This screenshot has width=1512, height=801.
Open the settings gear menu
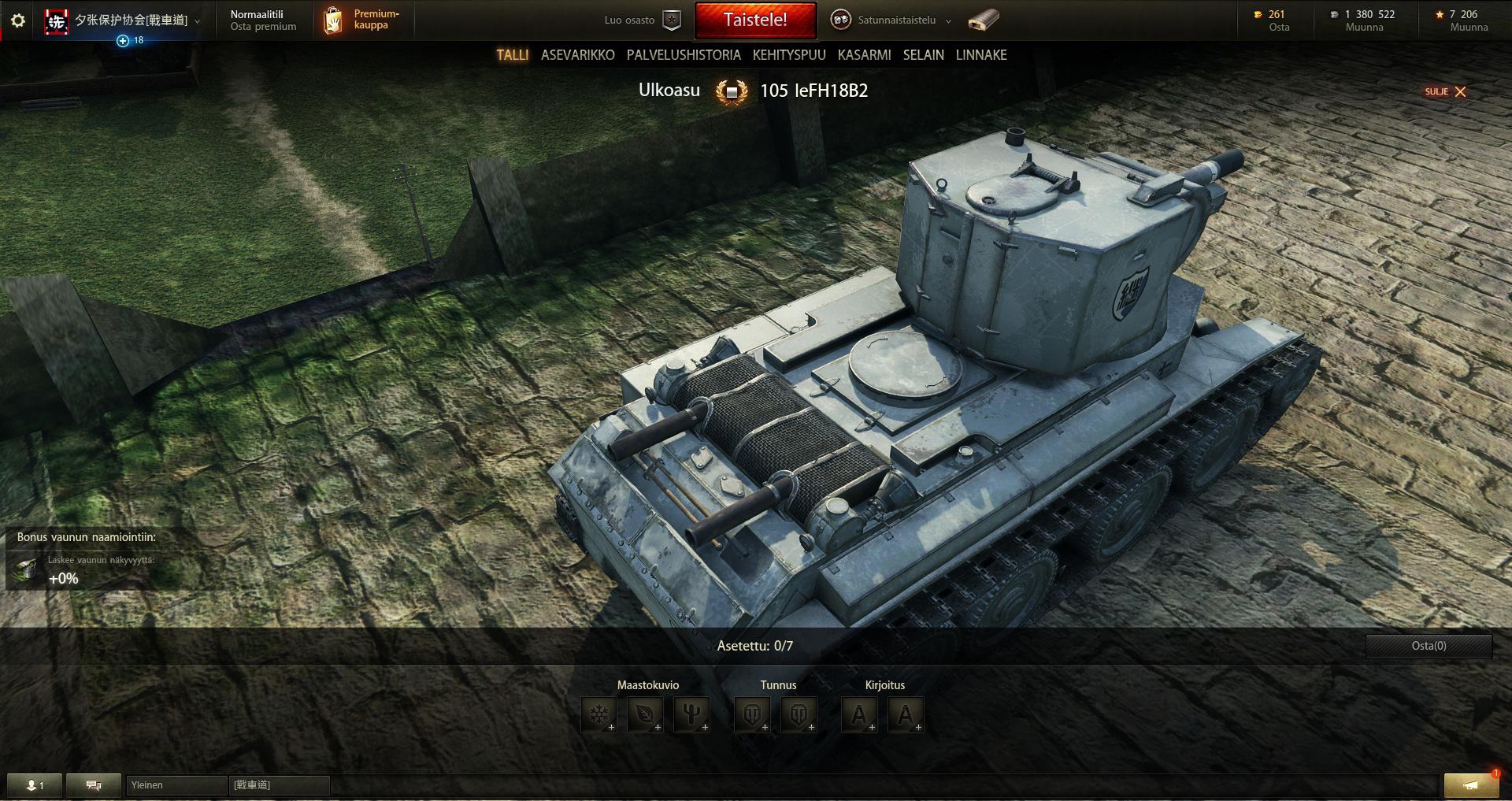(x=18, y=20)
